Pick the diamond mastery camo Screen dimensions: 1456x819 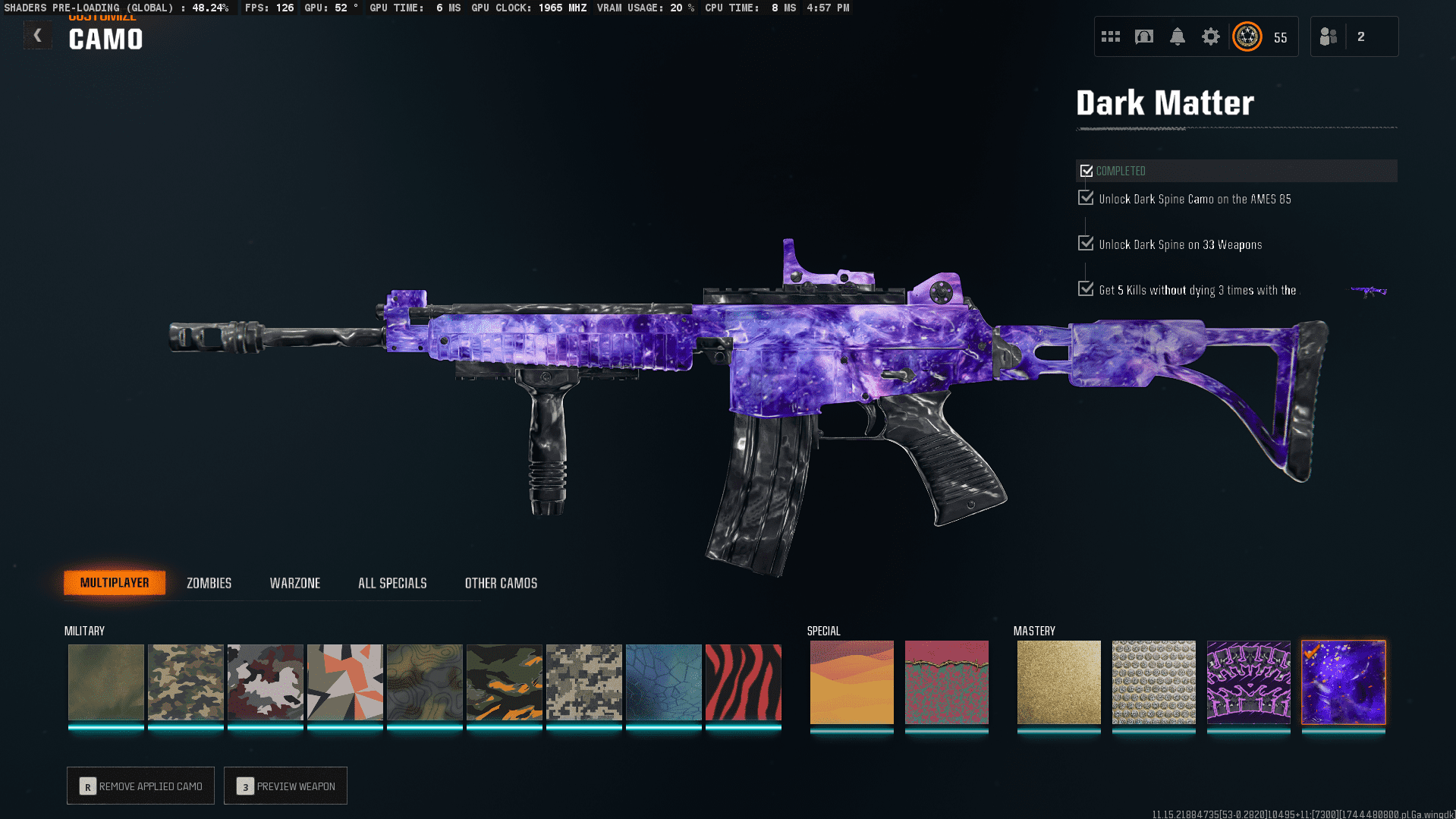[1153, 682]
